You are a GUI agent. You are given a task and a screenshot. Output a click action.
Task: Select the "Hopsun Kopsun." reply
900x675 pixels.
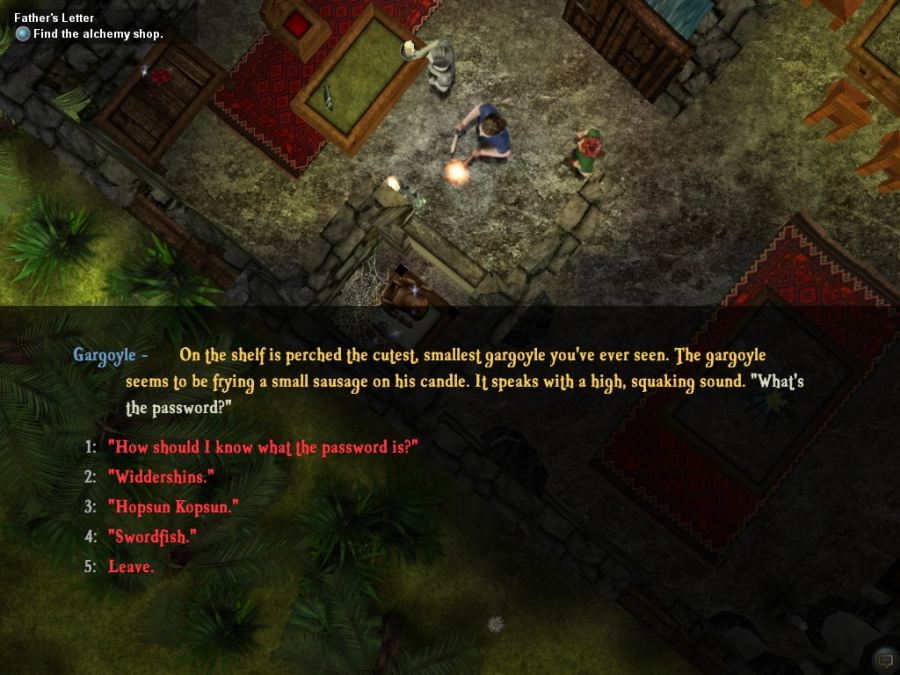point(174,507)
